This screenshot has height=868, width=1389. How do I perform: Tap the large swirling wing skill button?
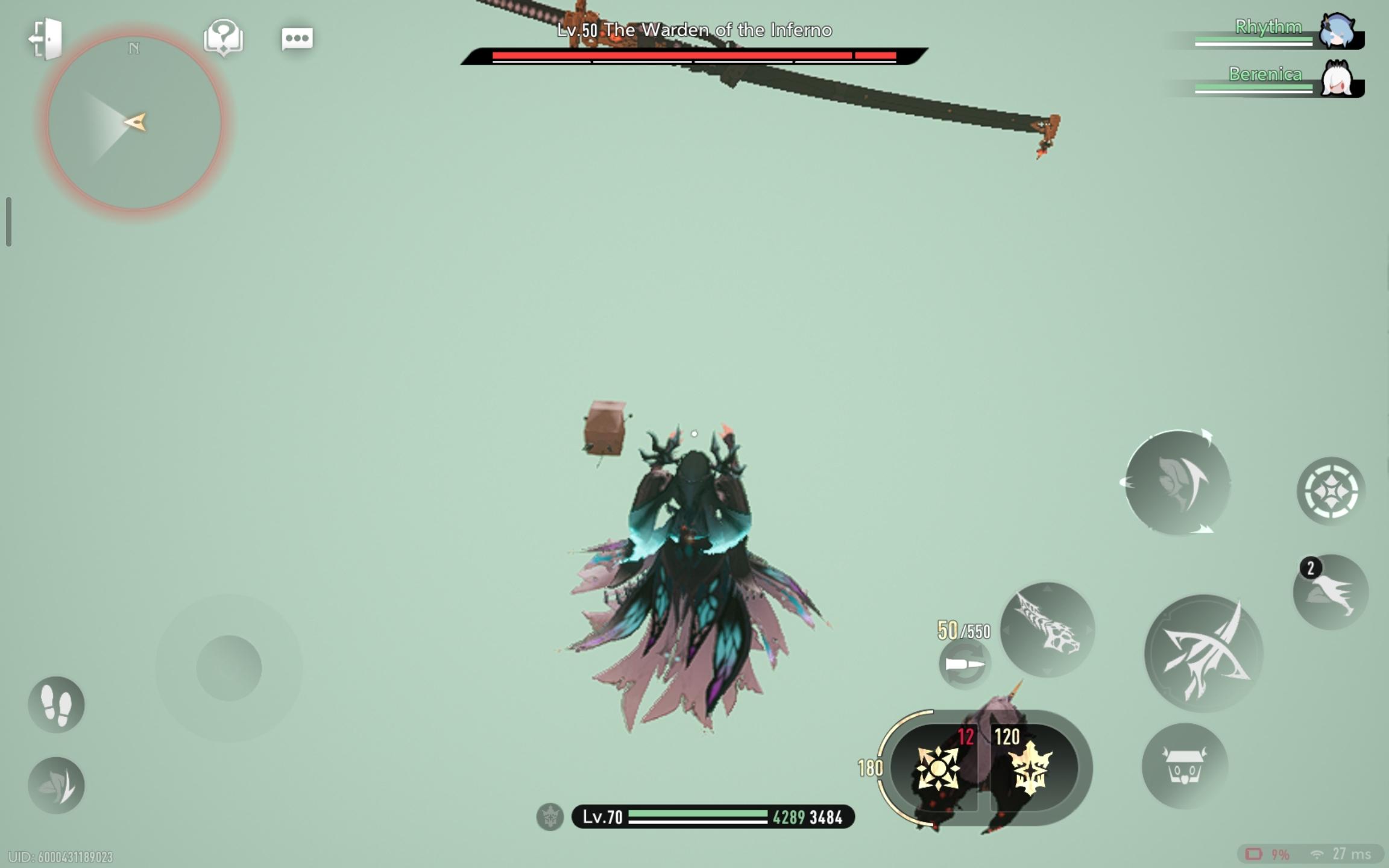[1177, 483]
